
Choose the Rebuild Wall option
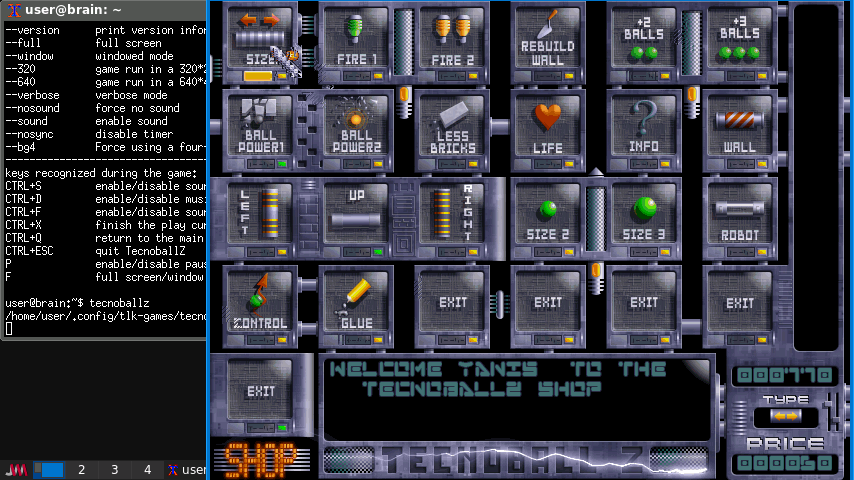click(548, 40)
